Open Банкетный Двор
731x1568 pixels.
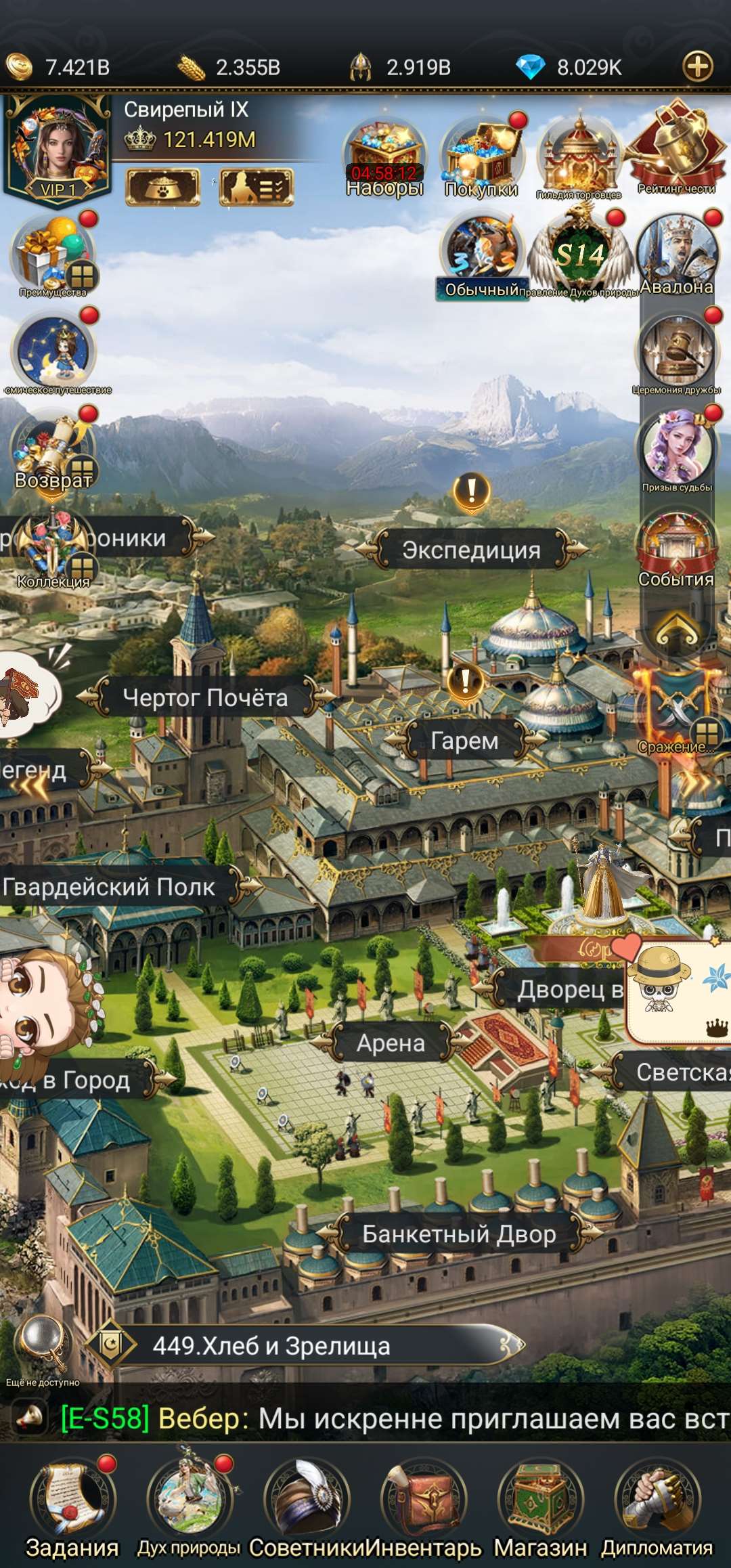tap(459, 1234)
